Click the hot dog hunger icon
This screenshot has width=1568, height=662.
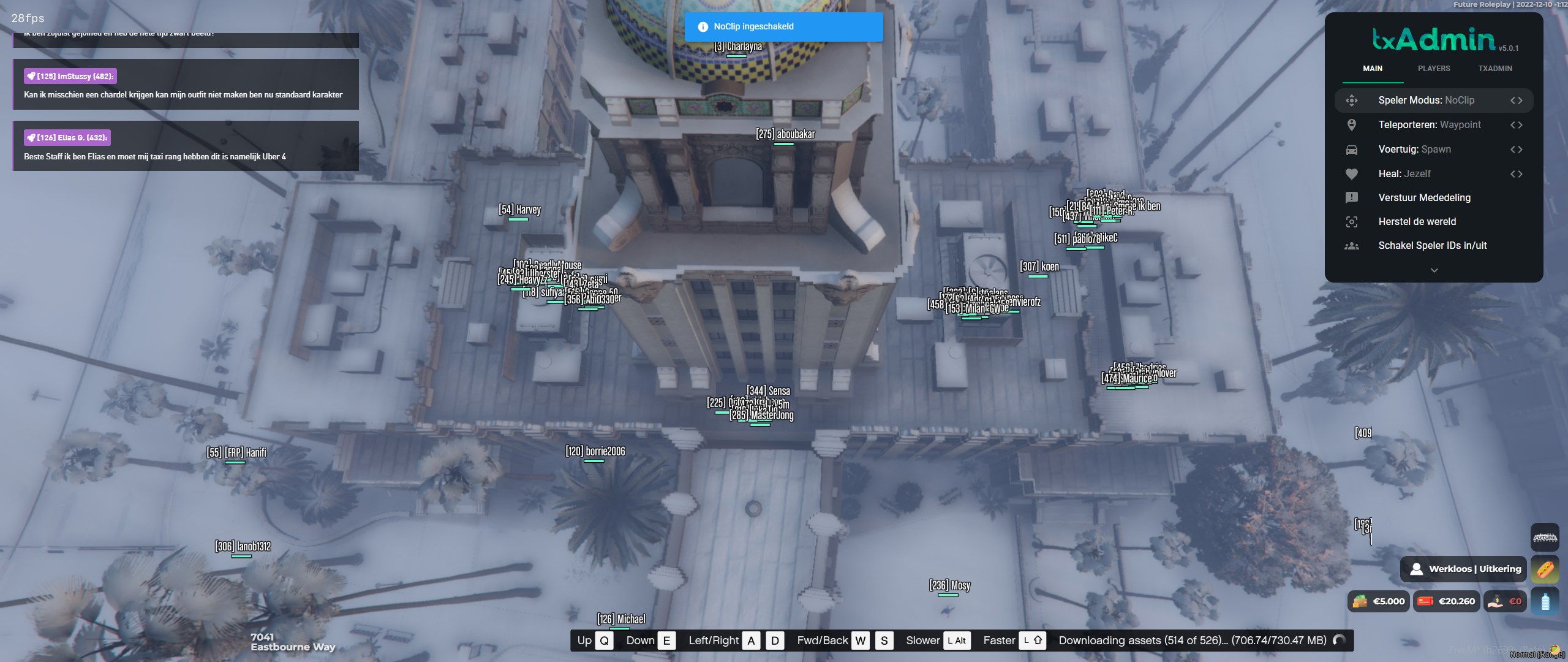(1545, 570)
